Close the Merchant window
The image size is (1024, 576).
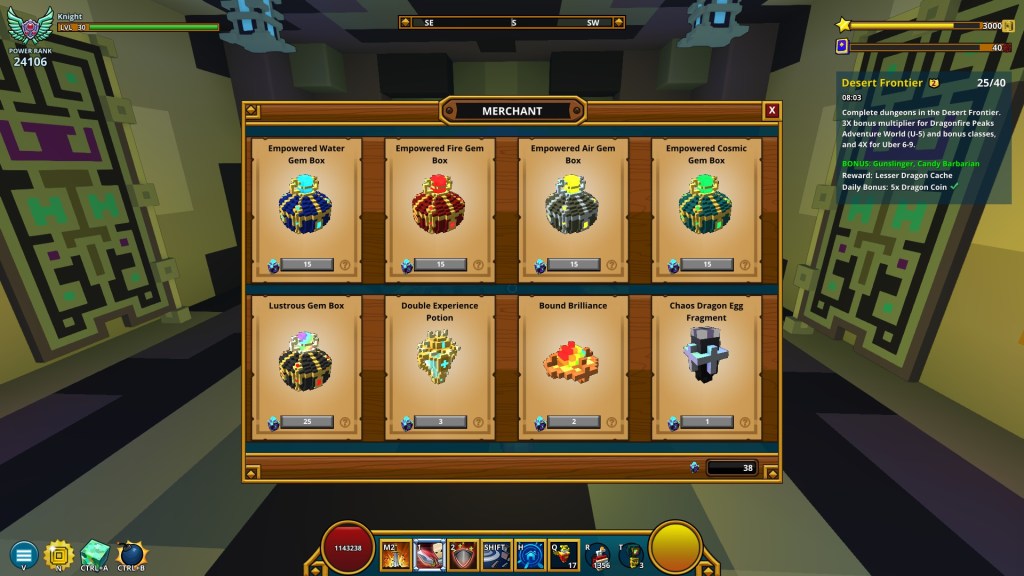(x=771, y=110)
